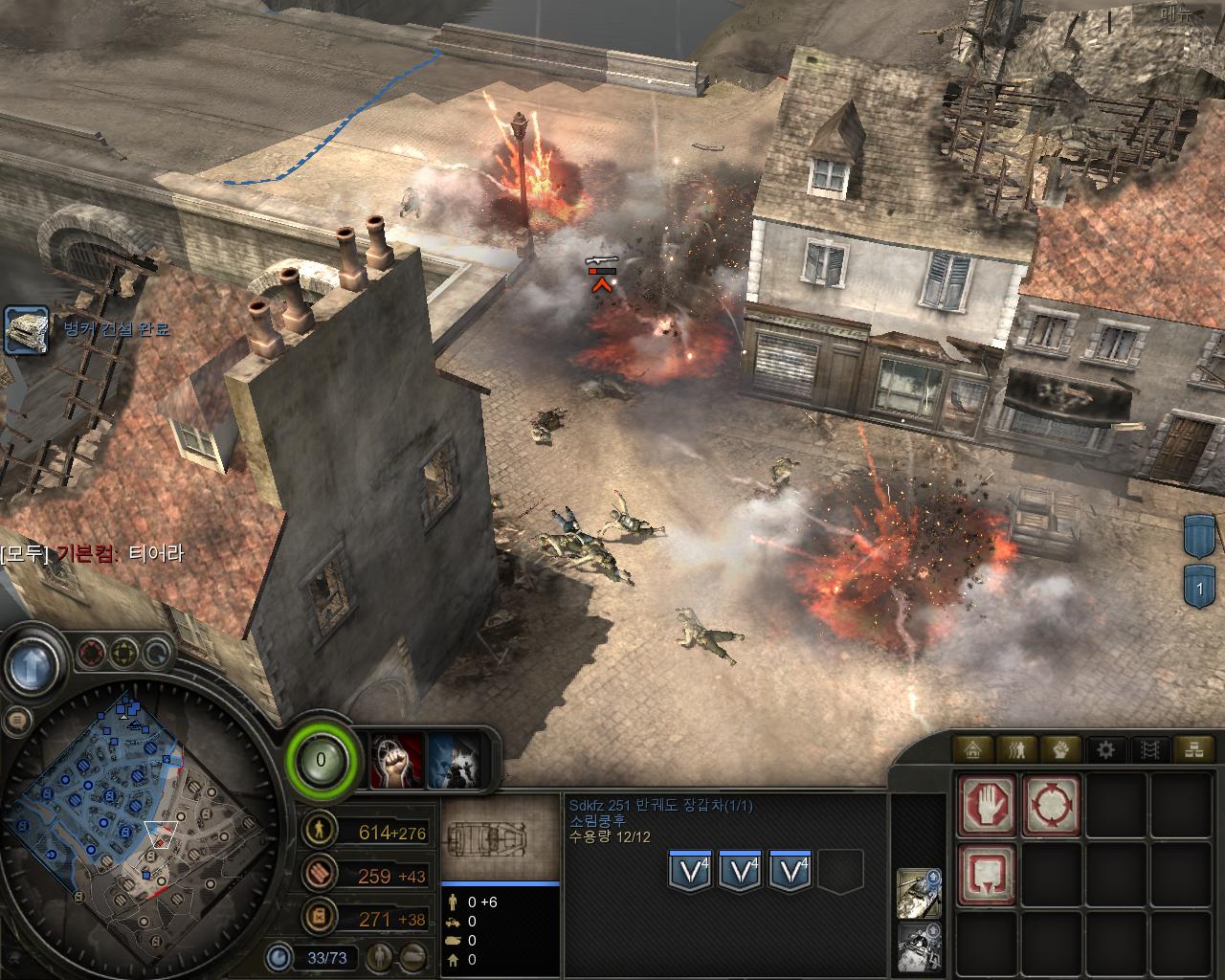Click the red minimap ping button
Image resolution: width=1225 pixels, height=980 pixels.
tap(92, 655)
